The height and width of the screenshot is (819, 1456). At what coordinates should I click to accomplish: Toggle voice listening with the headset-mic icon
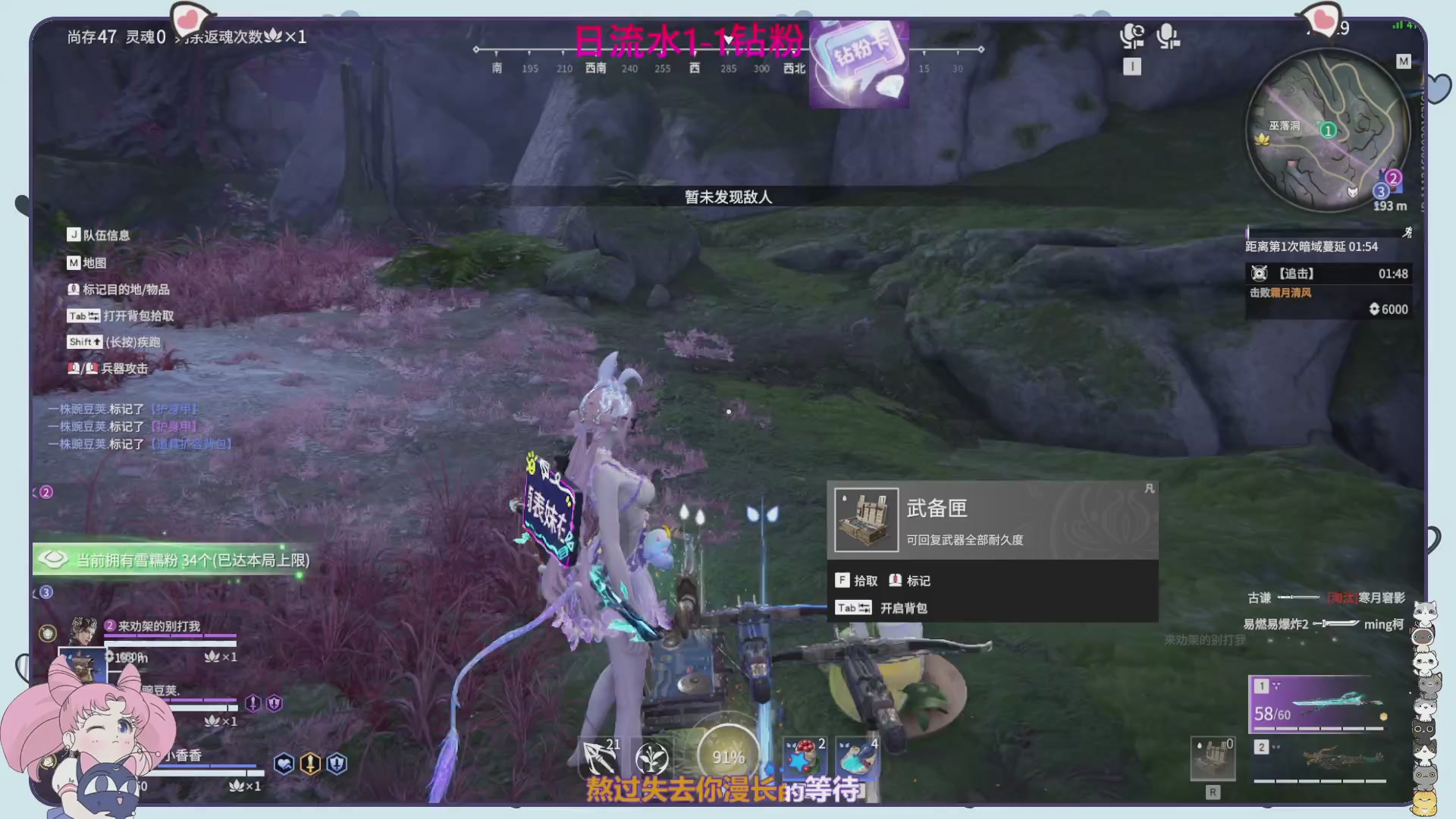tap(1133, 36)
